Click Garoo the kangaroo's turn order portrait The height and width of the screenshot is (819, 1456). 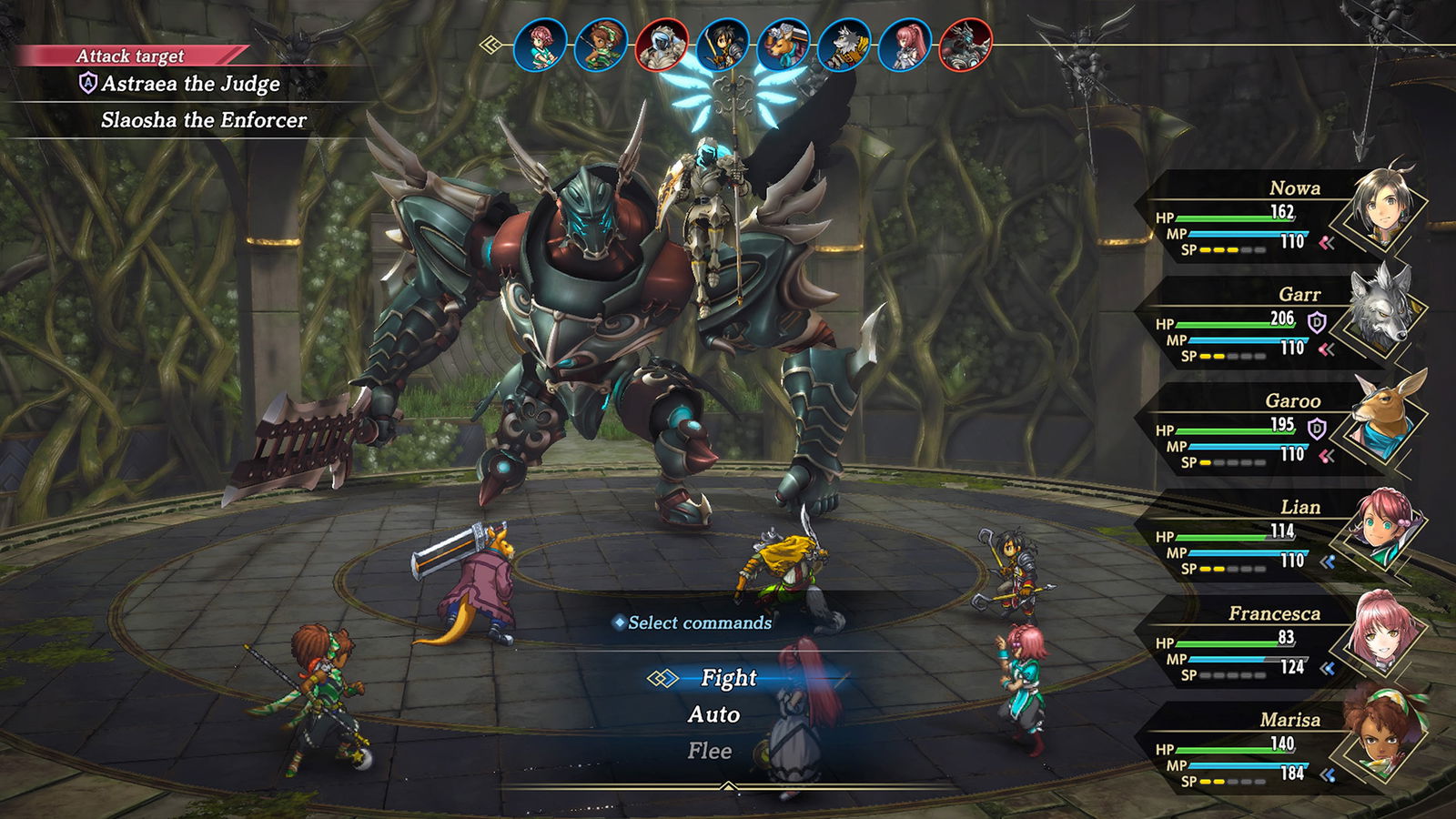click(x=784, y=45)
